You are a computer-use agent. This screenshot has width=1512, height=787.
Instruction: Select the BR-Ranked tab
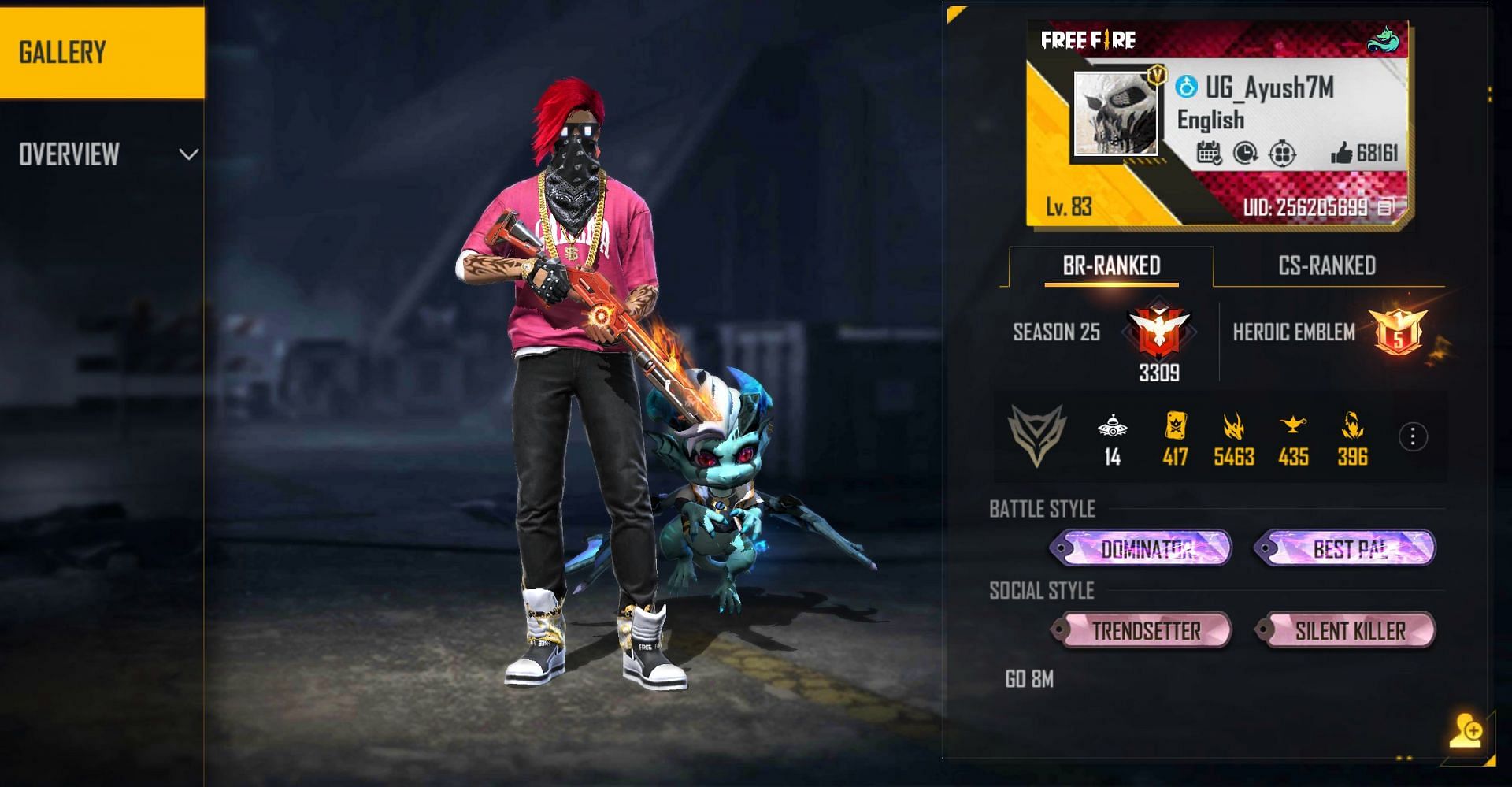[1111, 266]
